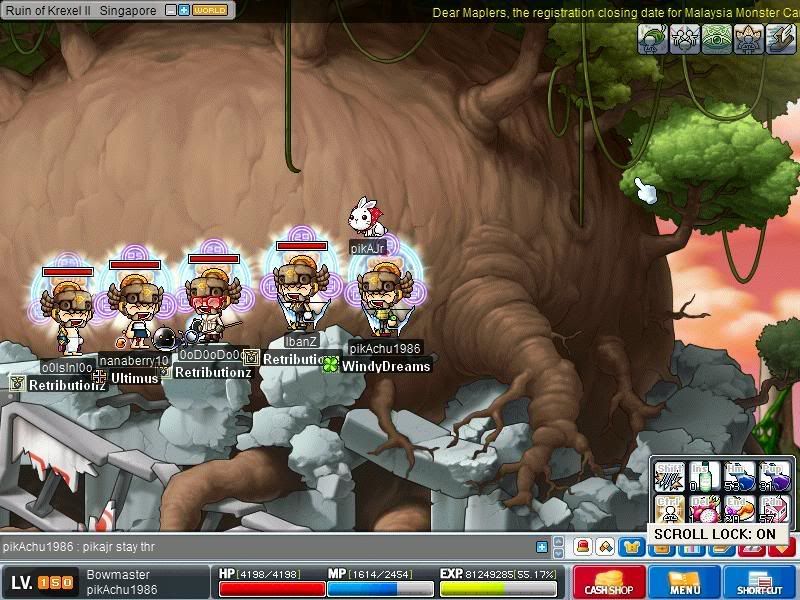Click the green eye buff icon
800x600 pixels.
pyautogui.click(x=718, y=39)
